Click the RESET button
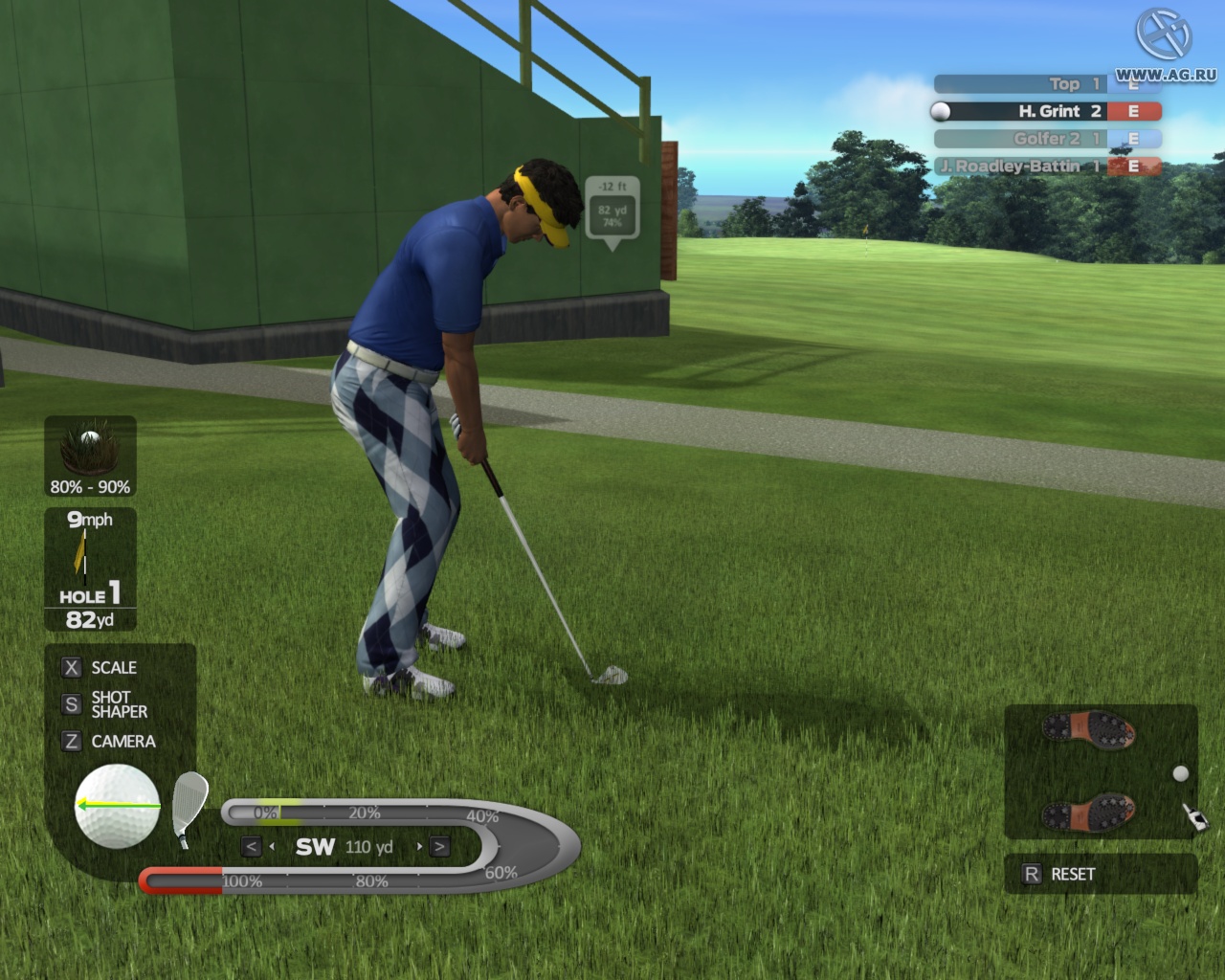The width and height of the screenshot is (1225, 980). click(x=1071, y=874)
